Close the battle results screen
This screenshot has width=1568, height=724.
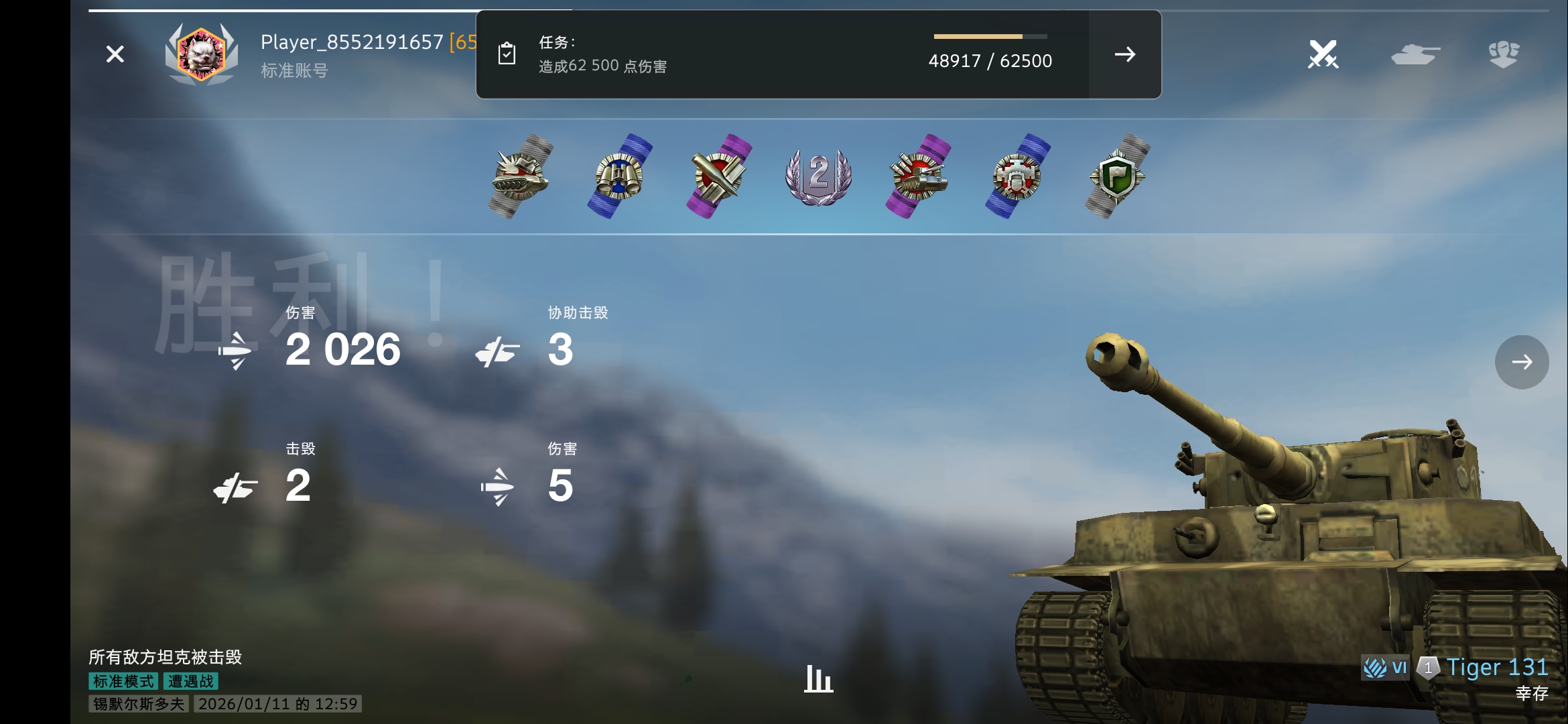pyautogui.click(x=115, y=54)
